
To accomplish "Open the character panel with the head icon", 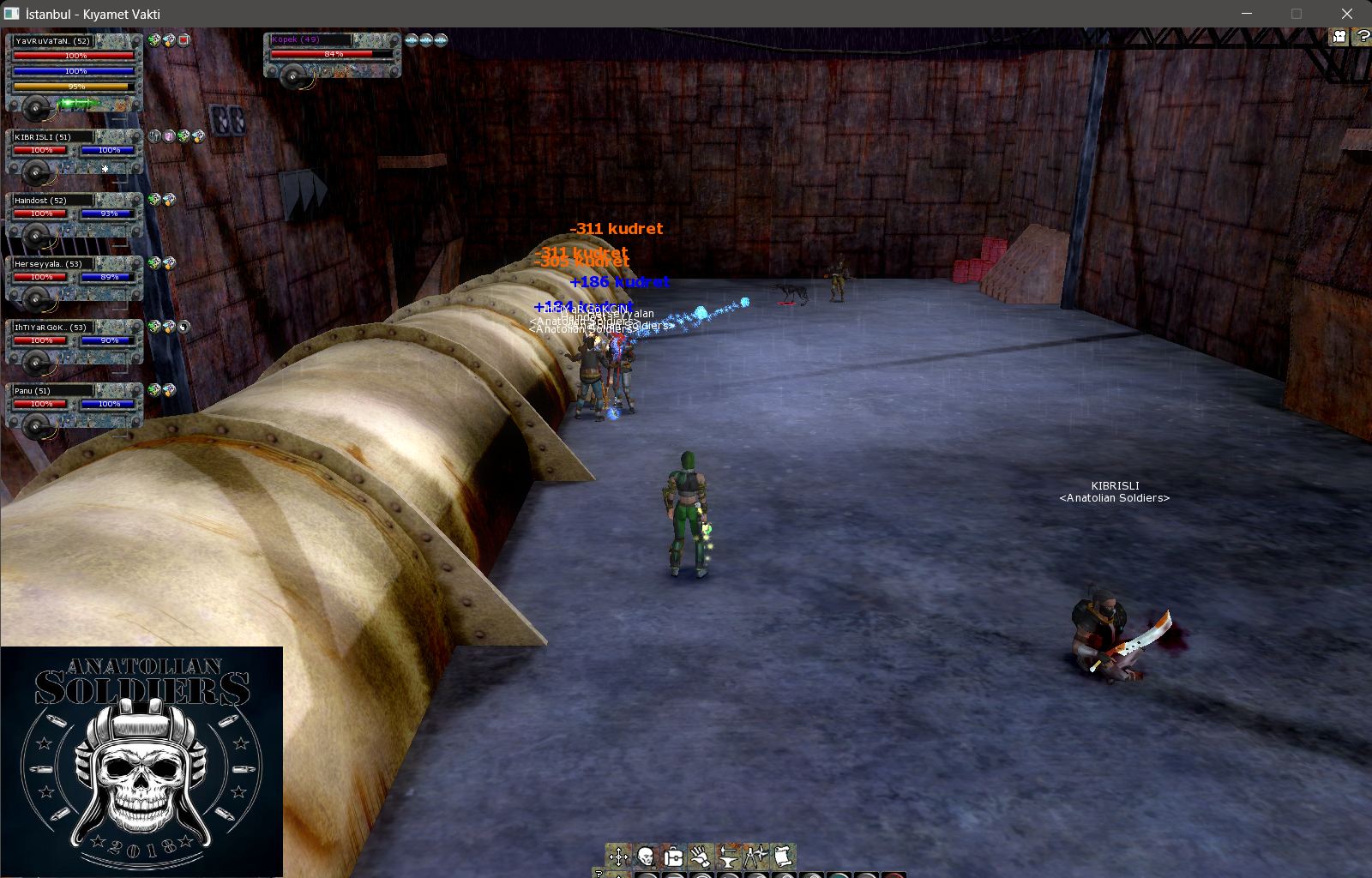I will coord(646,856).
